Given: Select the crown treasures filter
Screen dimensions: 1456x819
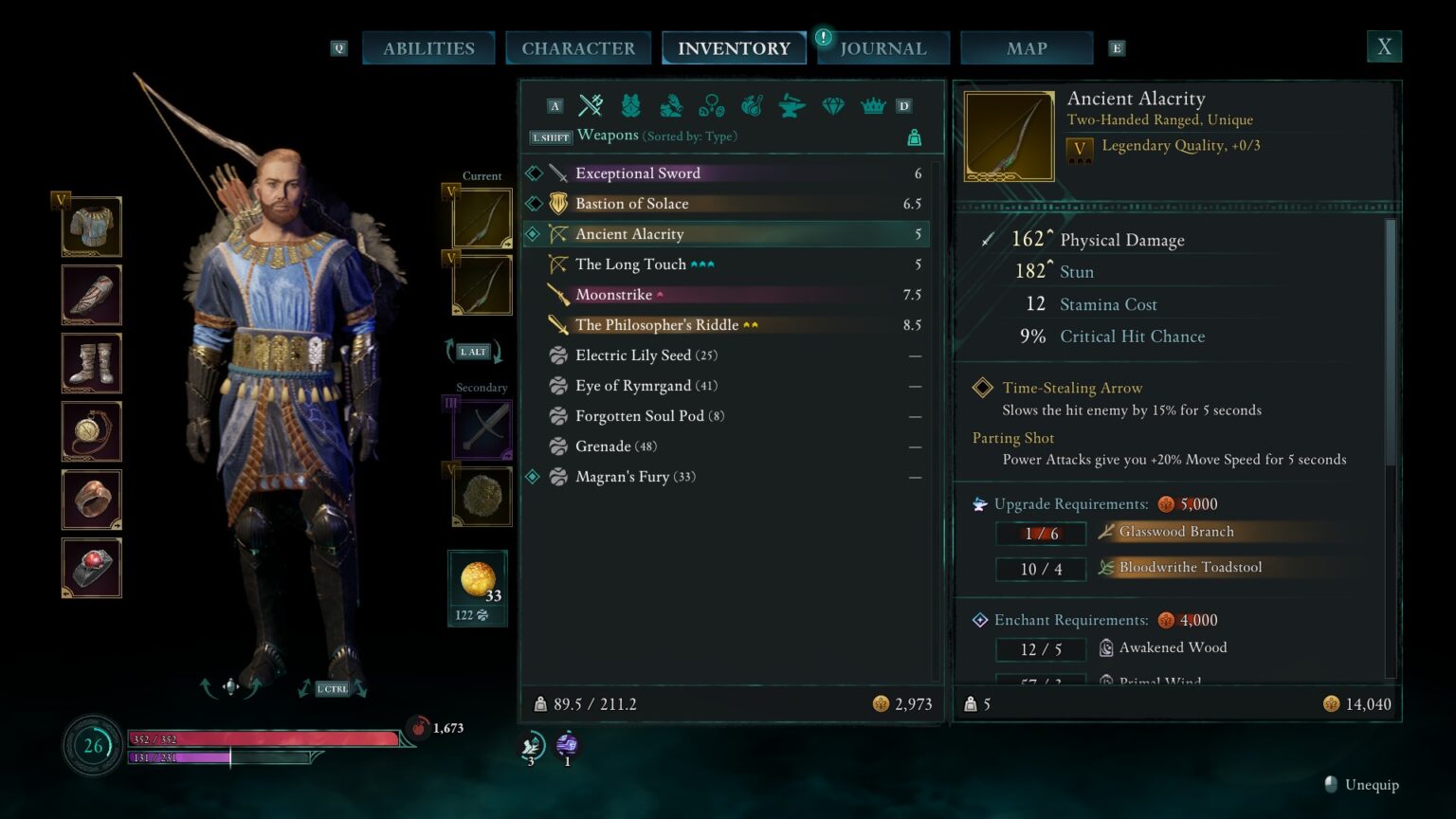Looking at the screenshot, I should click(x=873, y=105).
